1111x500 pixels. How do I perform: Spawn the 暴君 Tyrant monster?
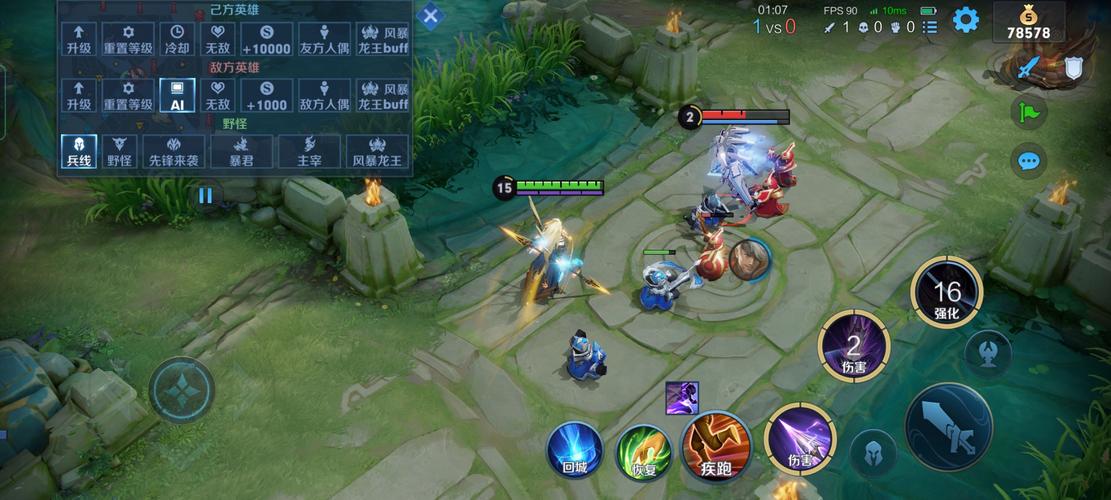point(241,151)
